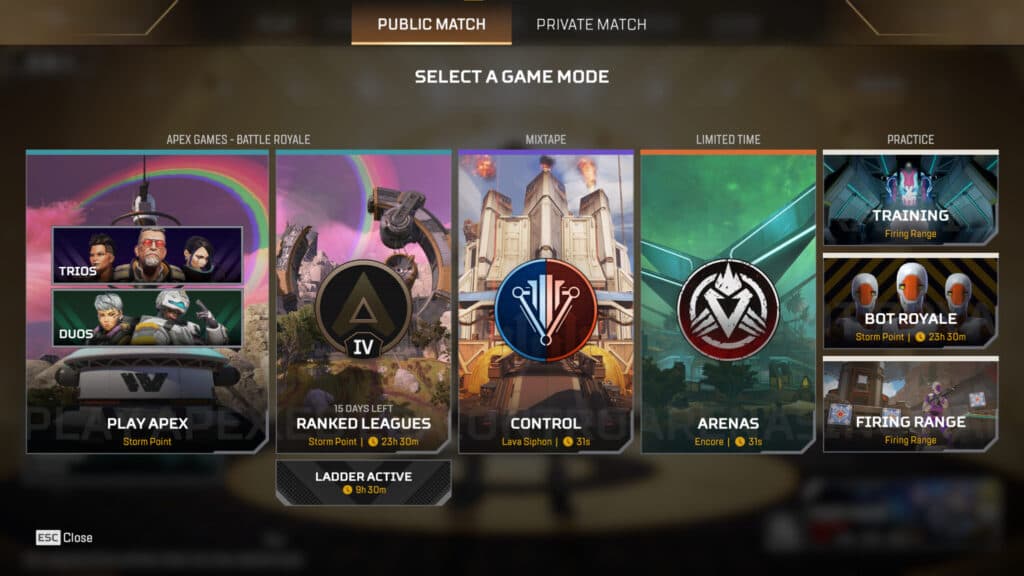The width and height of the screenshot is (1024, 576).
Task: Open the Ladder Active panel
Action: click(x=363, y=482)
